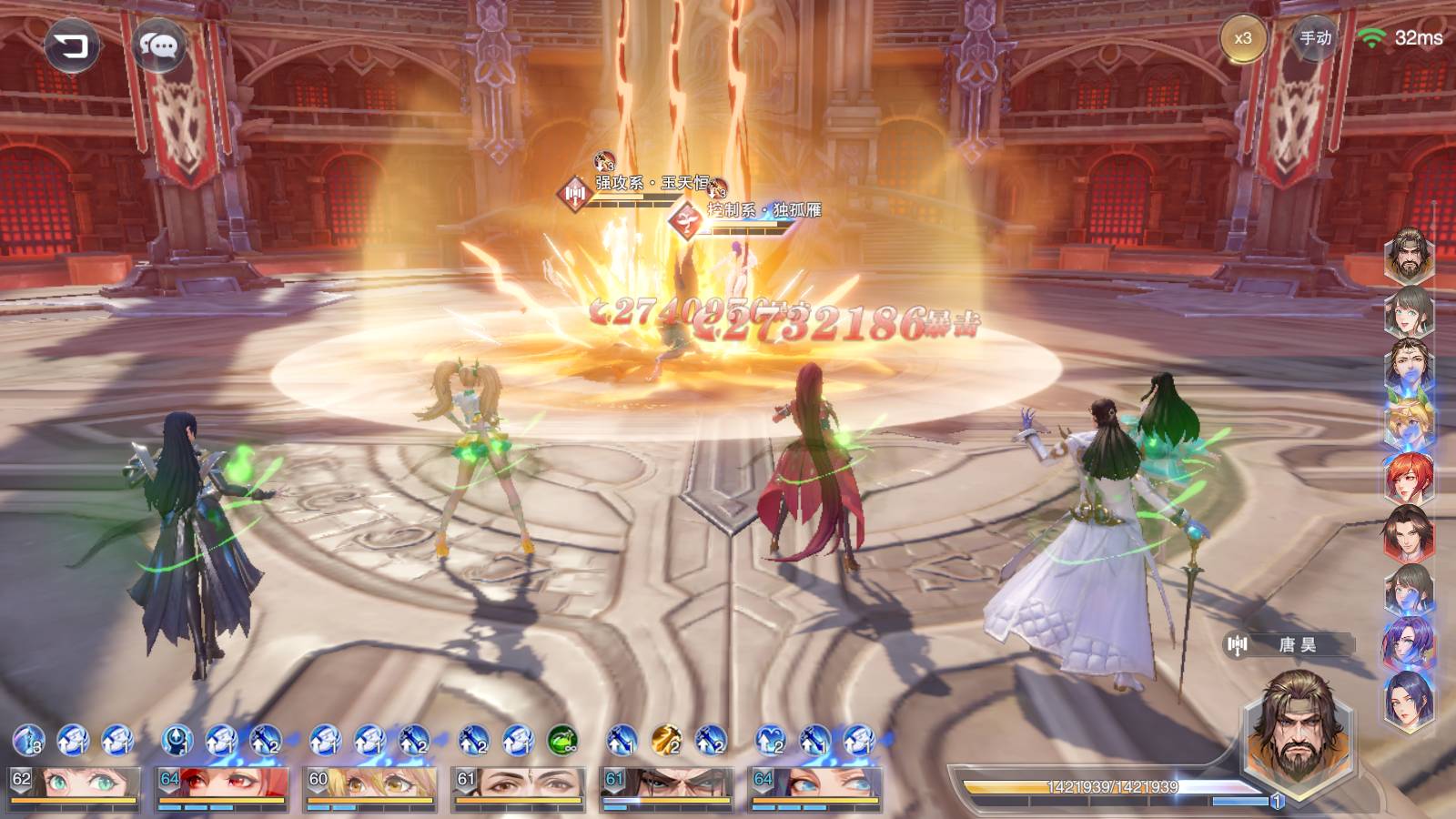1456x819 pixels.
Task: Select the red-haired level 64 hero portrait
Action: tap(223, 788)
